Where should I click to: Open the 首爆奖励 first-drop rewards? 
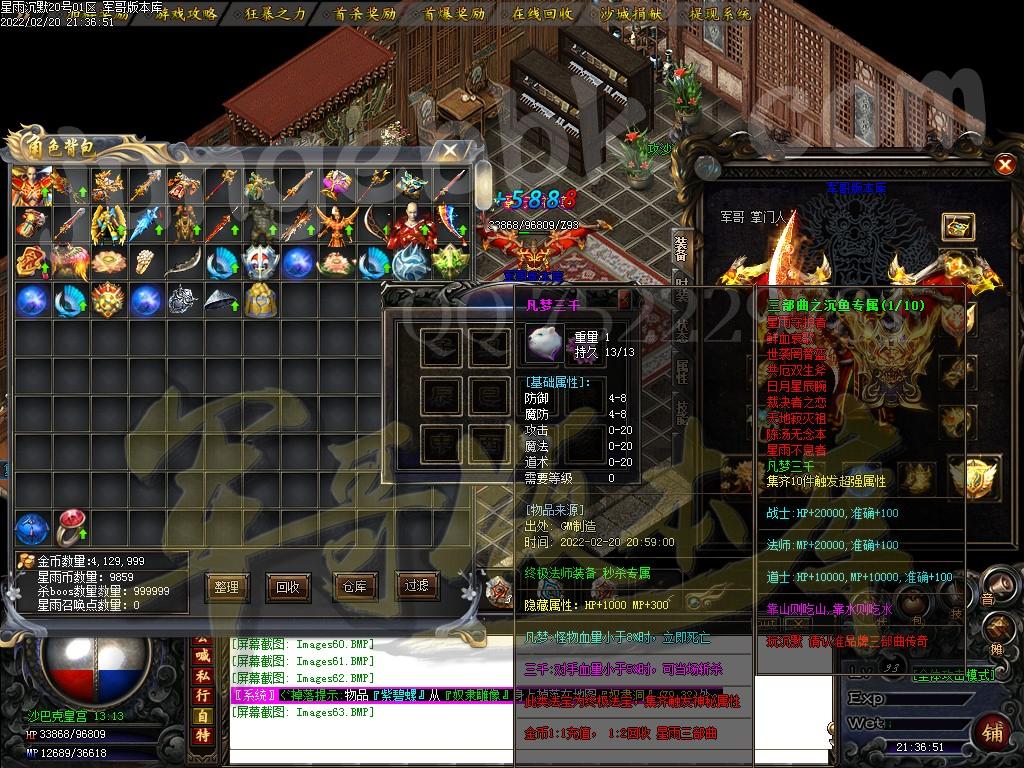tap(454, 14)
